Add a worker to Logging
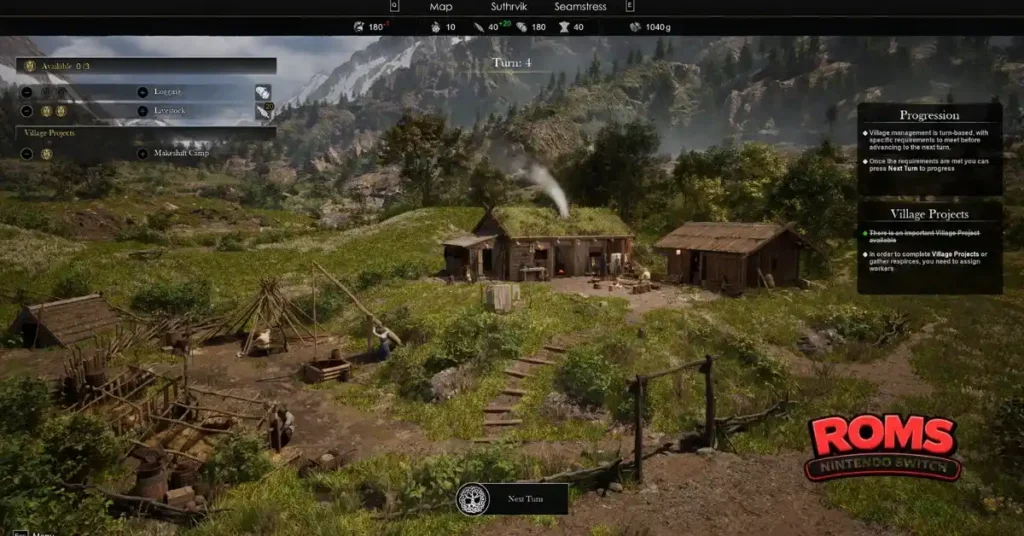 [144, 92]
